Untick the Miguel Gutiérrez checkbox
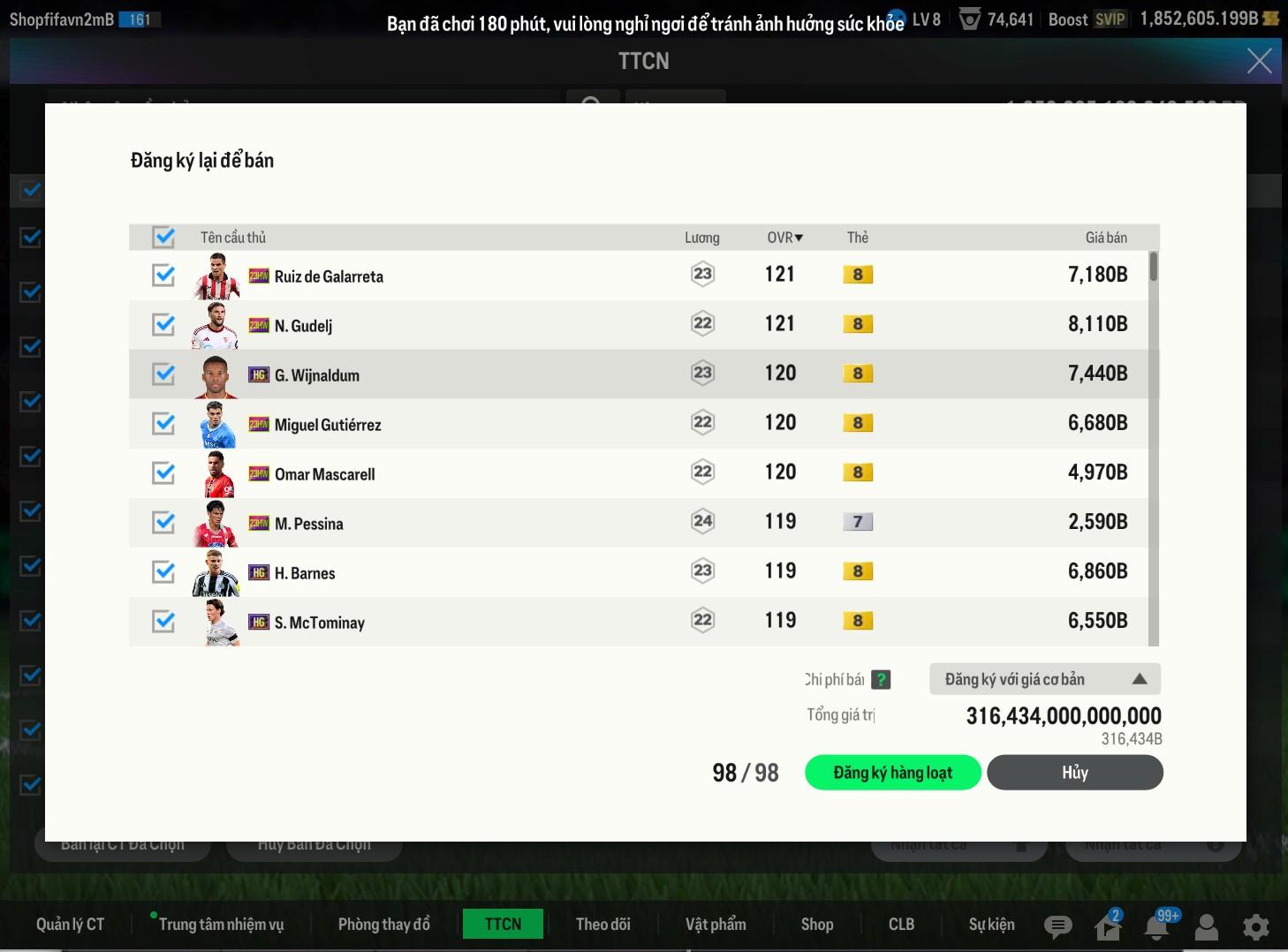Image resolution: width=1288 pixels, height=952 pixels. [163, 424]
